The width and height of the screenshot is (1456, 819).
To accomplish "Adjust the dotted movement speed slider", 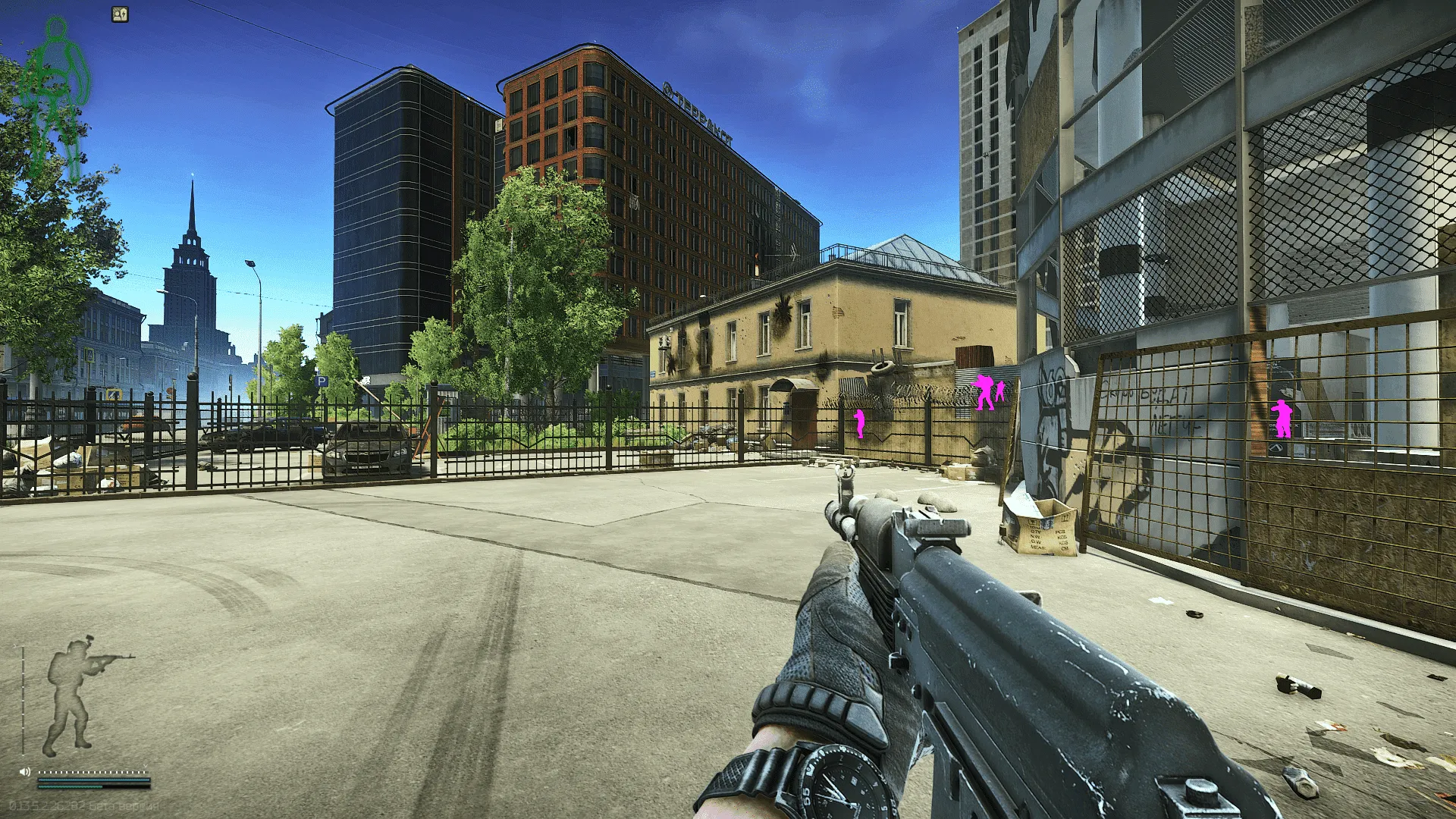I will (93, 772).
